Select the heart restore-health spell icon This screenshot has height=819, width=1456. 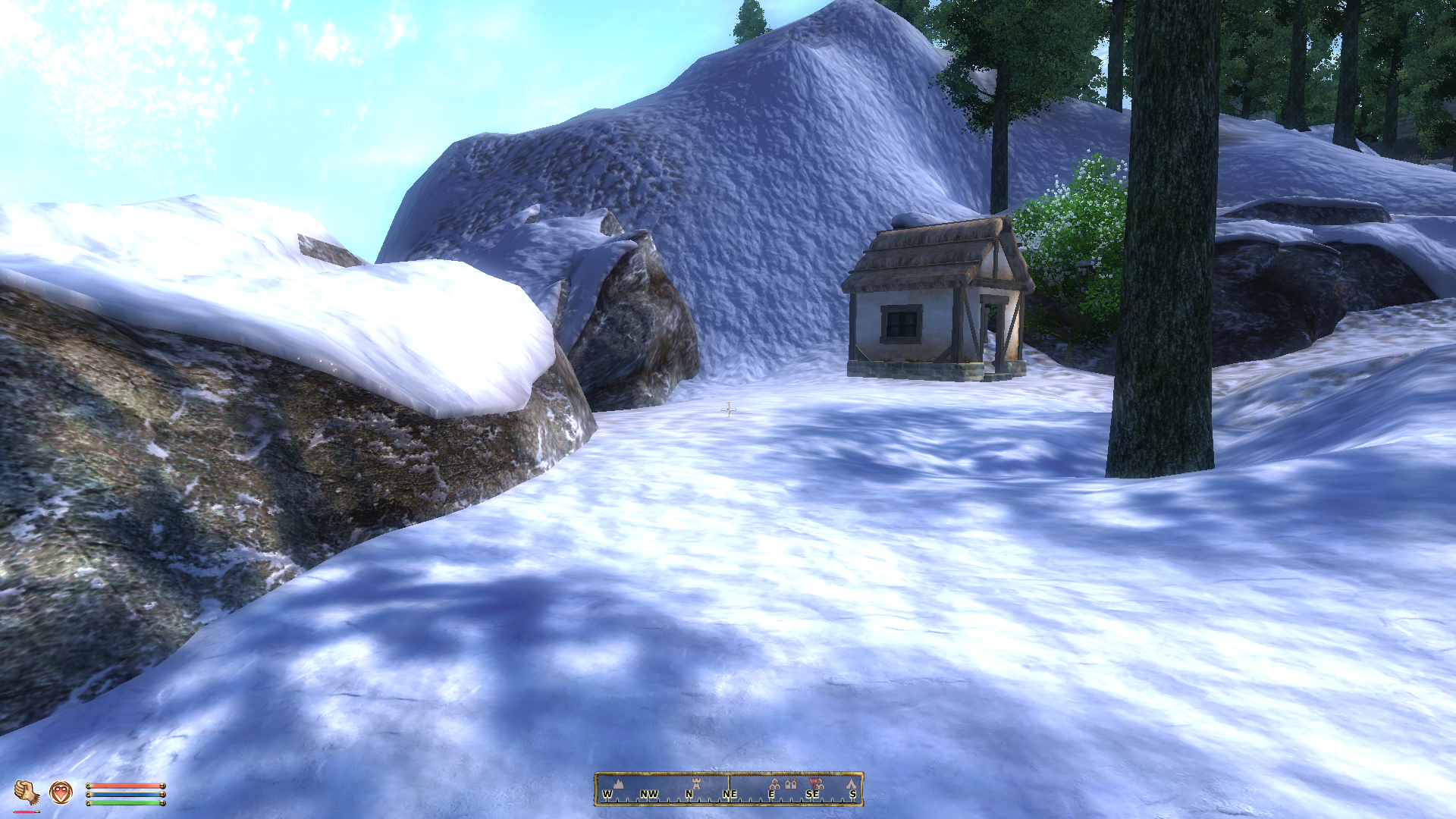click(61, 792)
